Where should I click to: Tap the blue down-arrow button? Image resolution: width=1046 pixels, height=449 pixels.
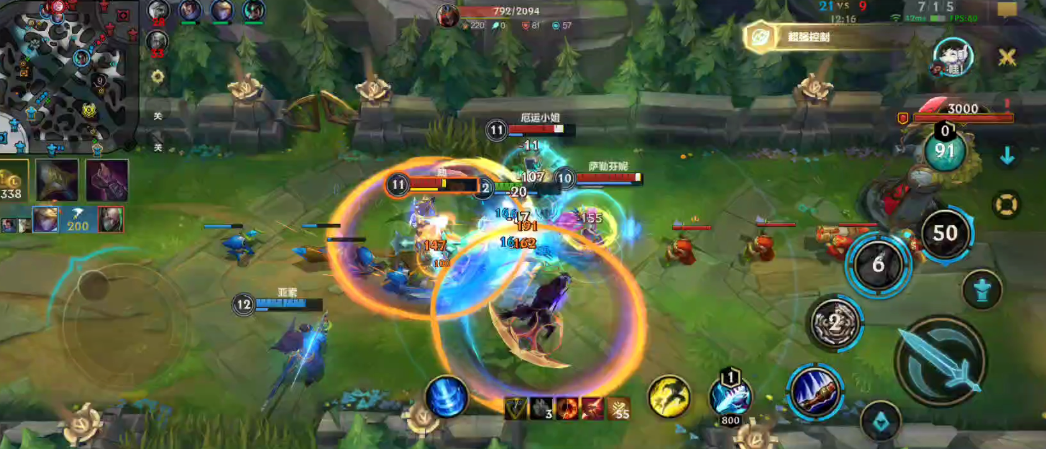[x=1007, y=156]
